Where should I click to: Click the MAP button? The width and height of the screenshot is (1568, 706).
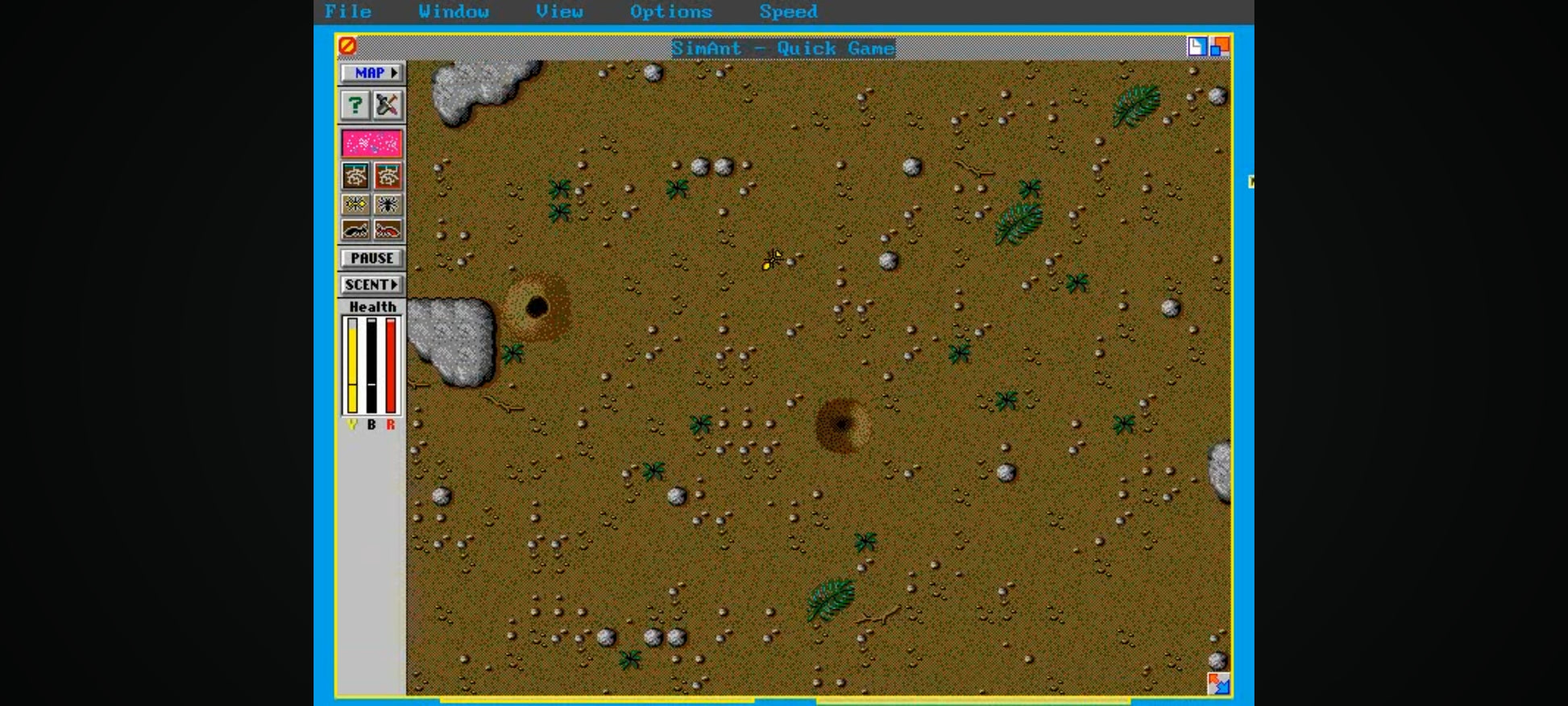(x=371, y=73)
